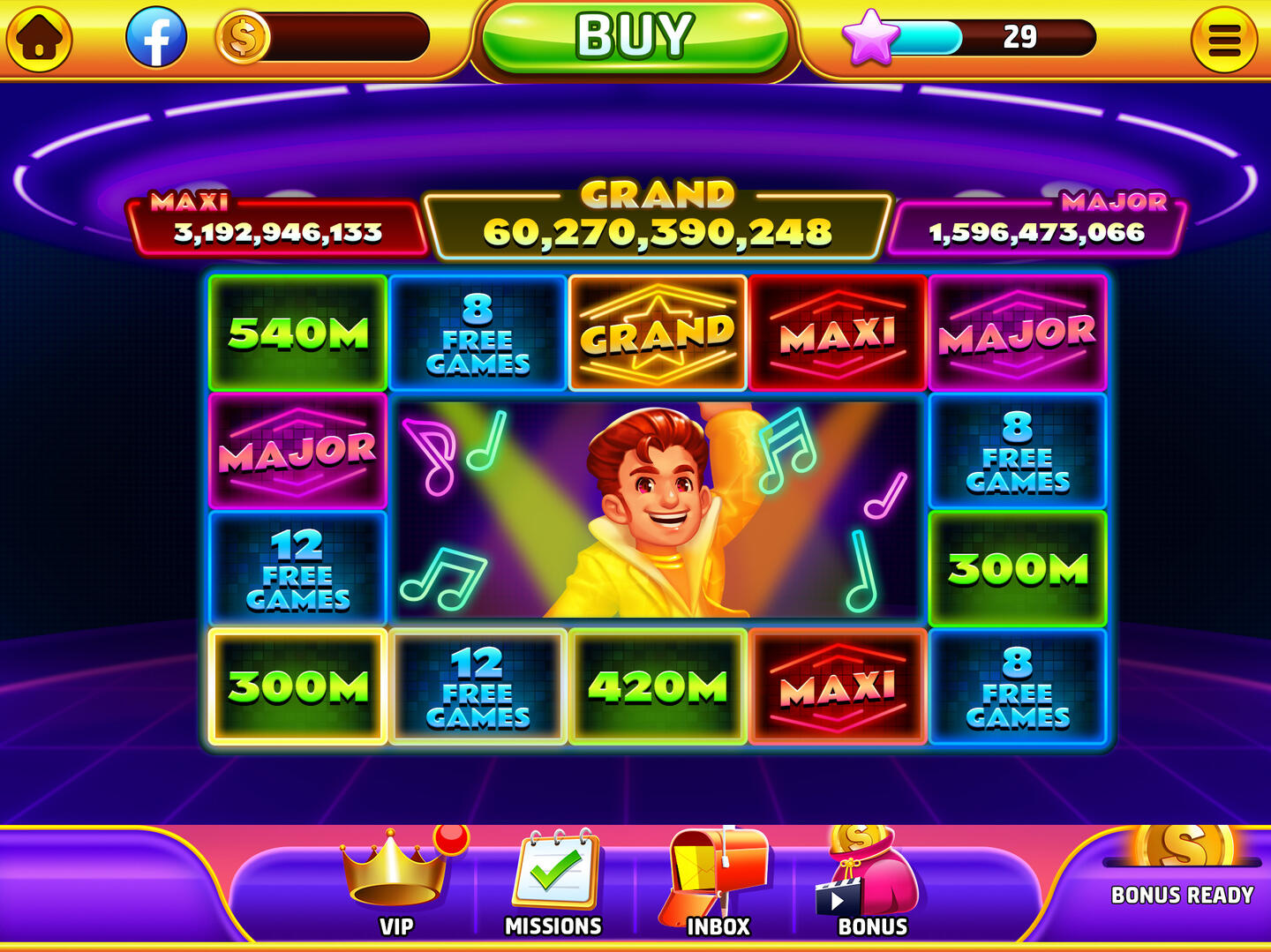The image size is (1271, 952).
Task: Choose the GRAND jackpot tile
Action: coord(658,333)
